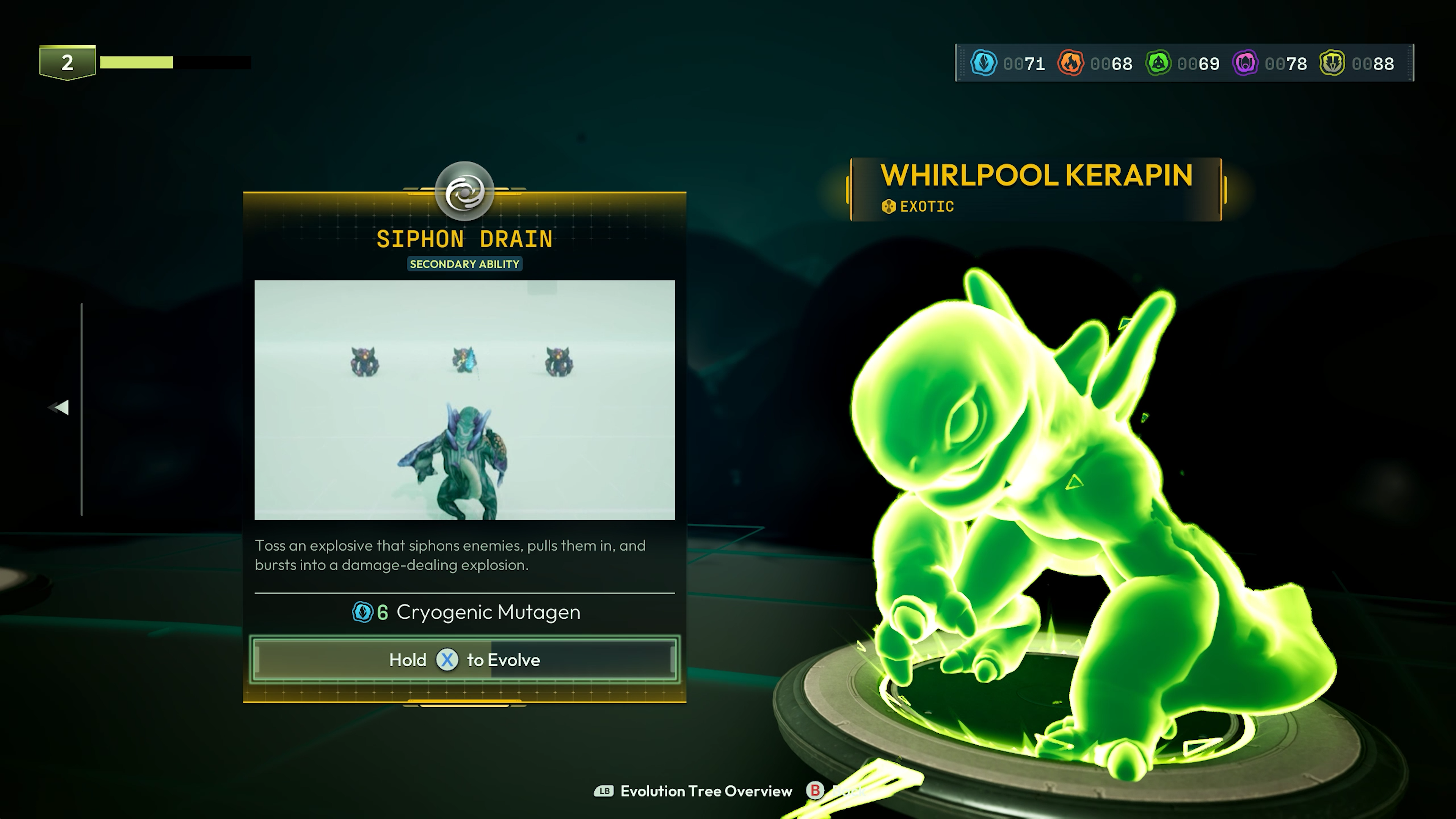This screenshot has width=1456, height=819.
Task: Check the blue Cryogenic Mutagen currency icon
Action: click(x=984, y=63)
